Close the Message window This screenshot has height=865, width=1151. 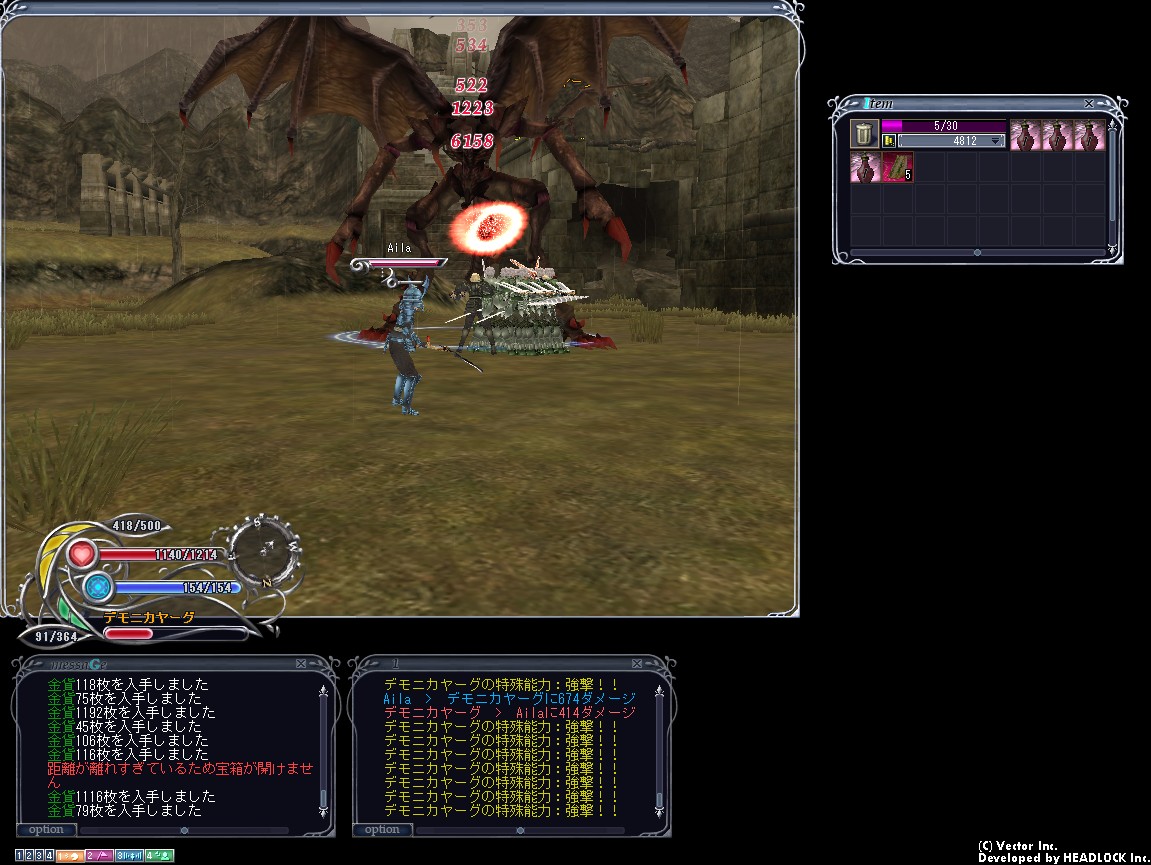coord(301,663)
